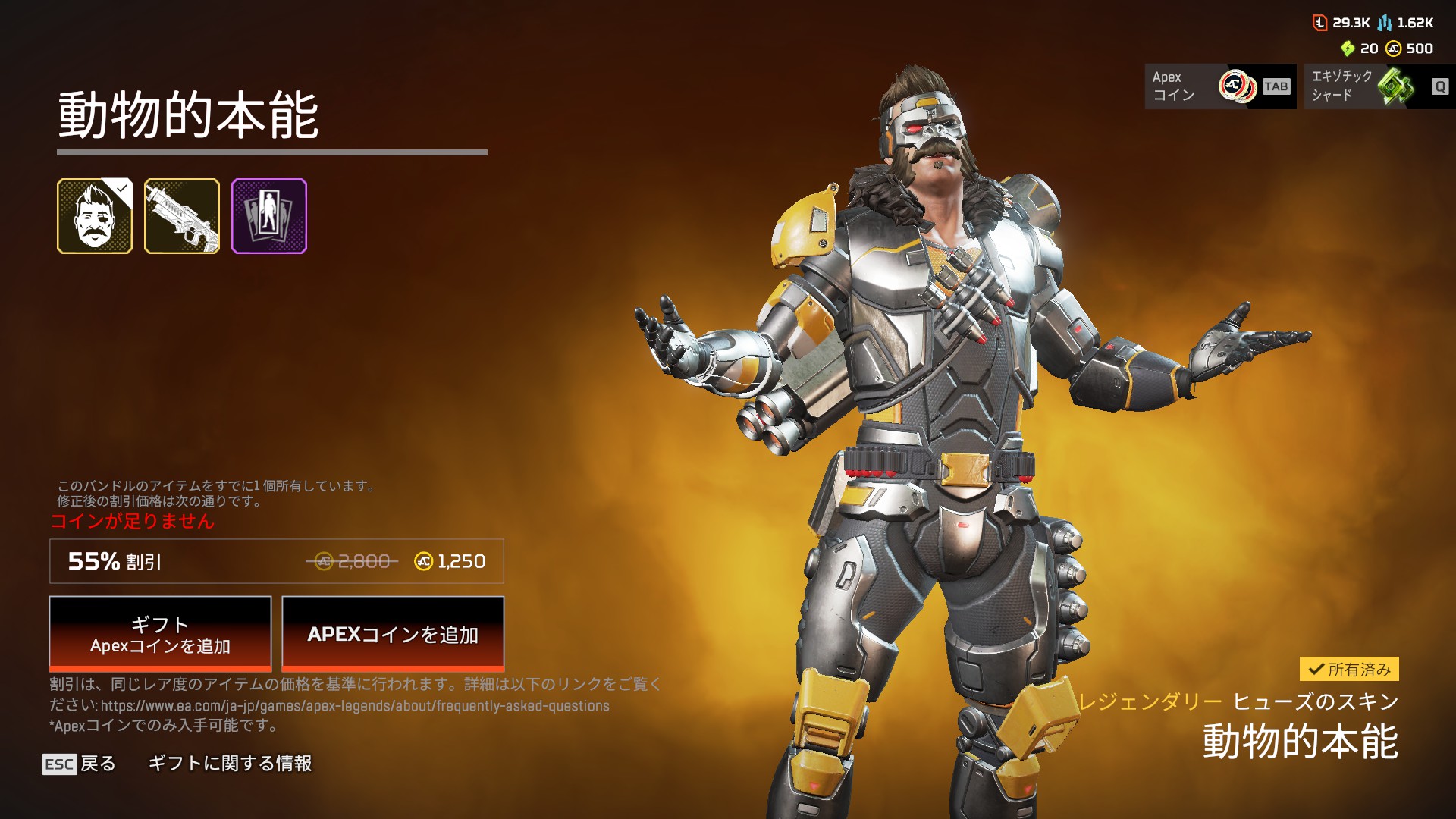Click the ギフト gift button
This screenshot has height=819, width=1456.
tap(160, 633)
